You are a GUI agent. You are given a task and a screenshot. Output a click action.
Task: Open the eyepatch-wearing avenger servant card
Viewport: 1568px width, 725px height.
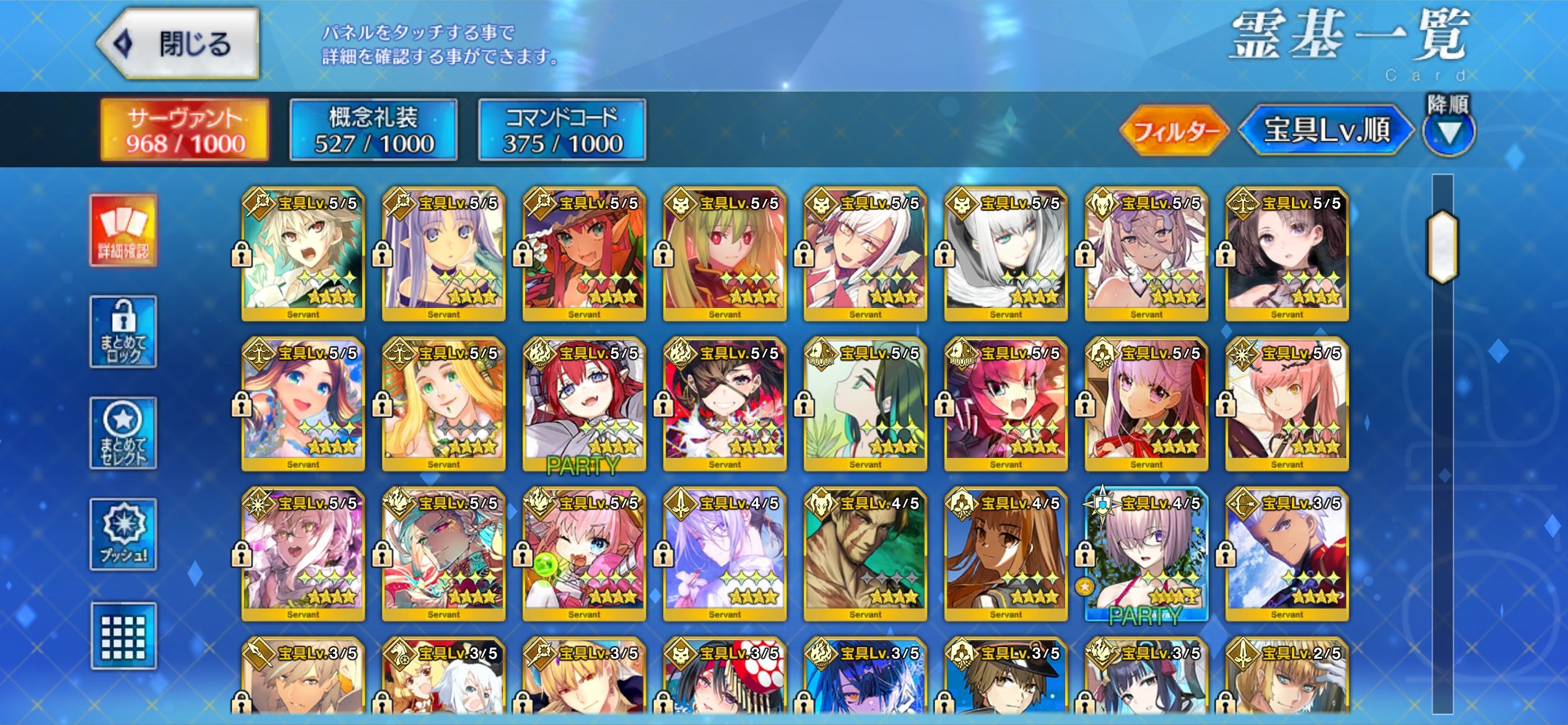click(725, 404)
